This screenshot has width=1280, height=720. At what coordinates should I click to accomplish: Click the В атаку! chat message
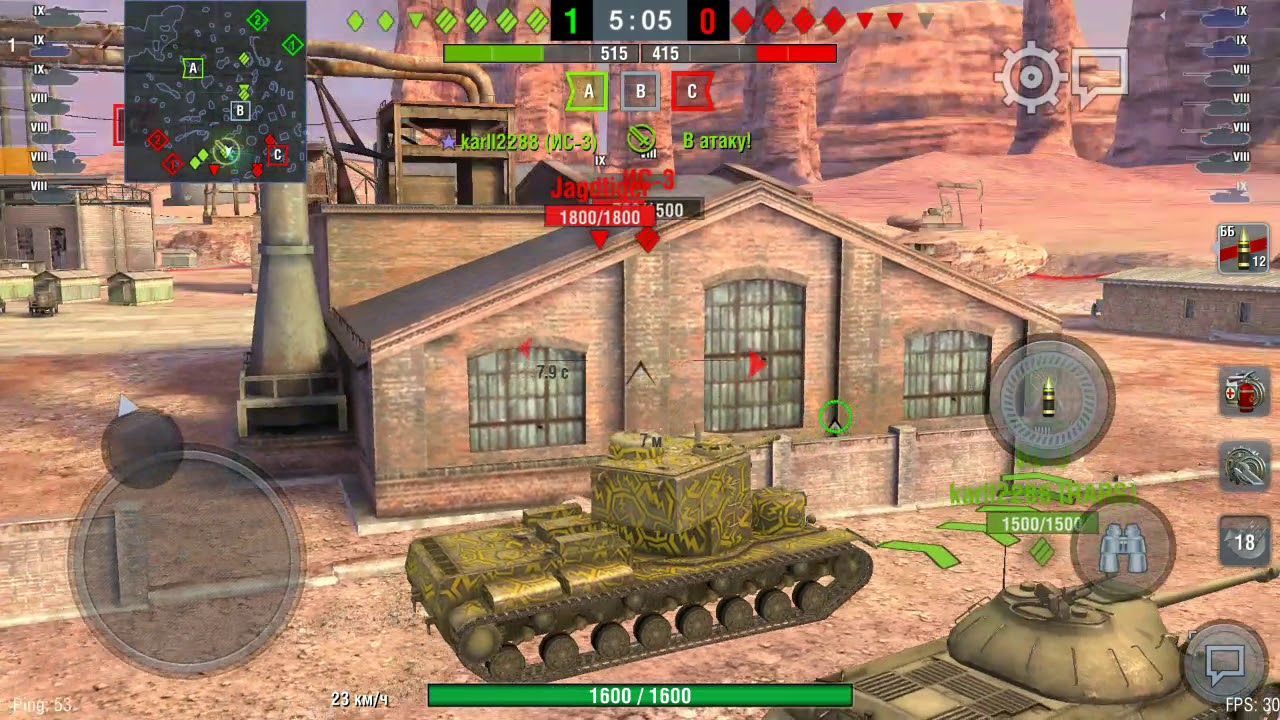716,141
